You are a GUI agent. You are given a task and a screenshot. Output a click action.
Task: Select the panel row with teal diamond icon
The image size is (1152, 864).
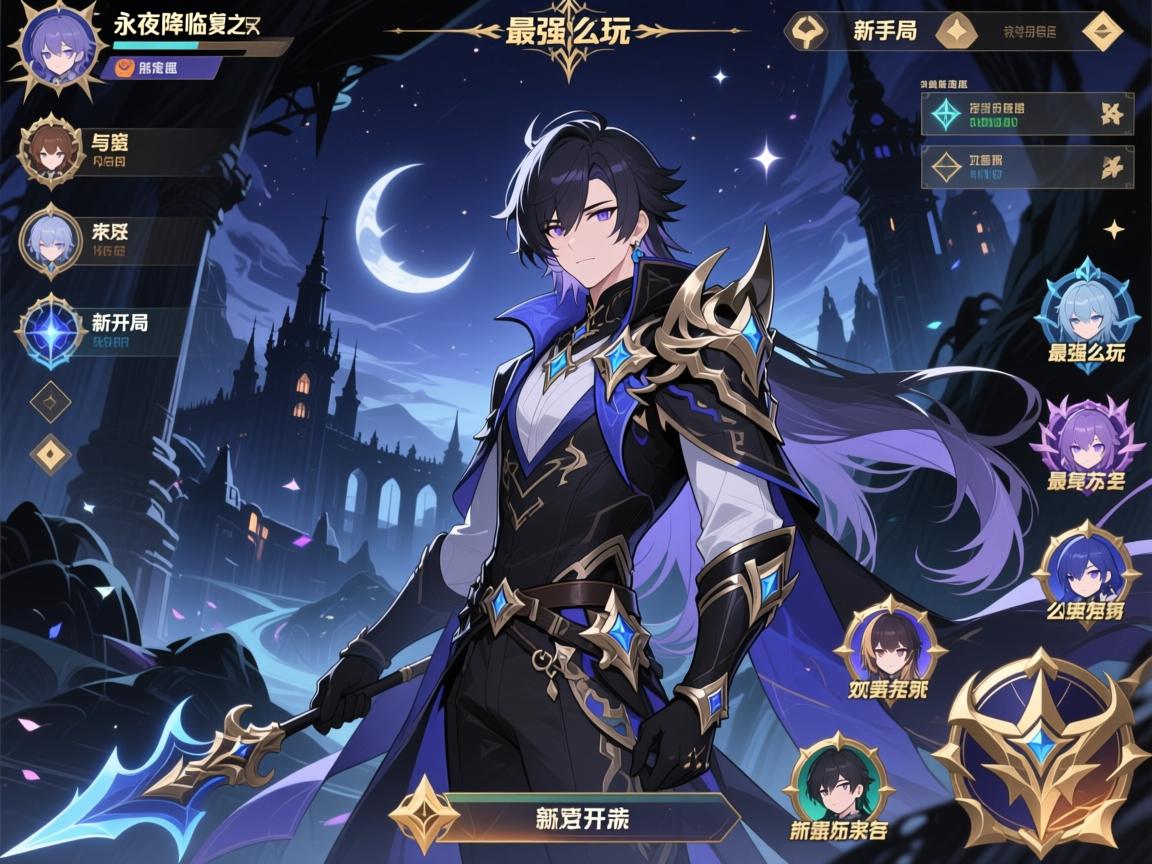tap(1027, 114)
